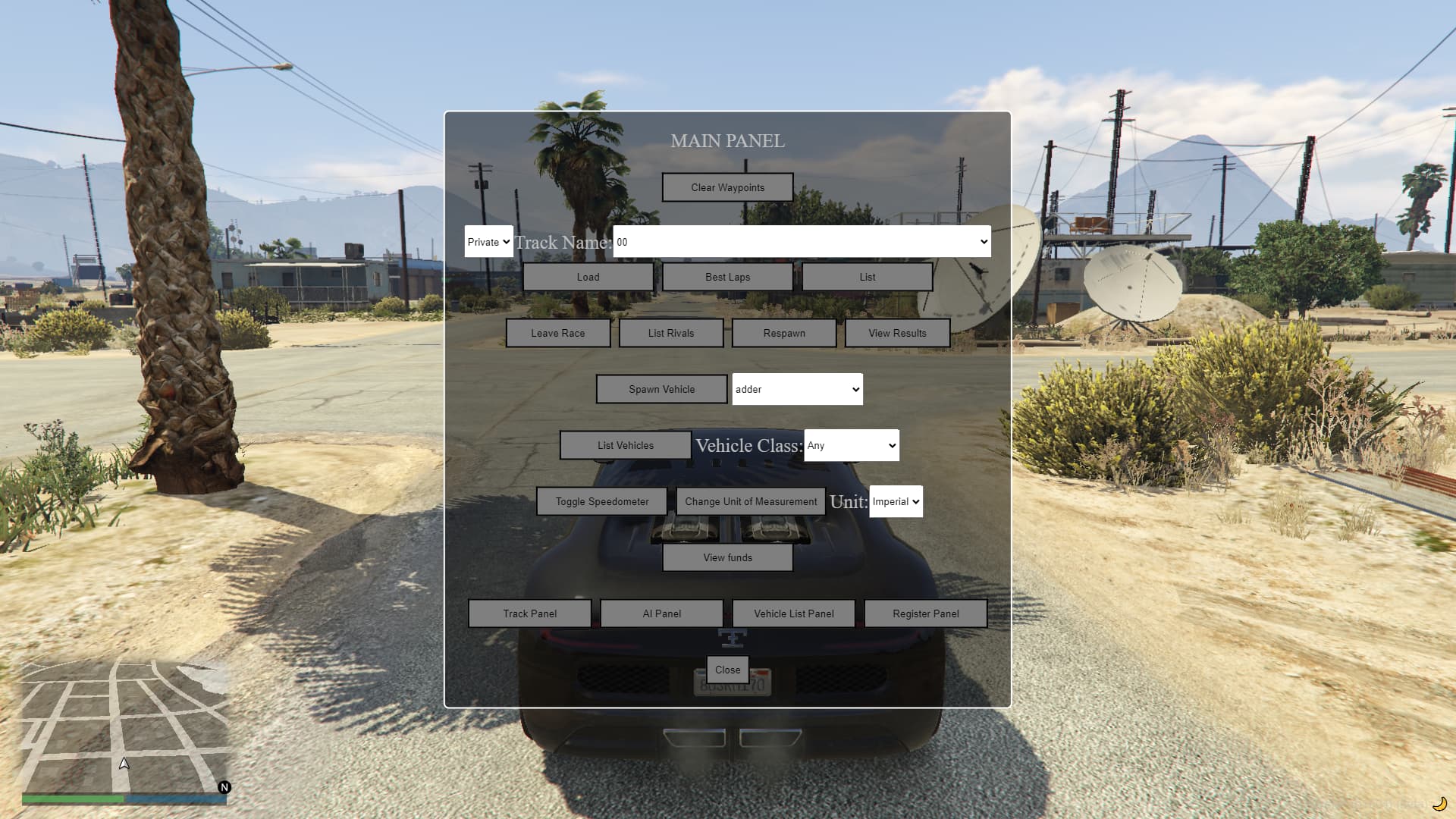Click the List button next to Best Laps

pyautogui.click(x=867, y=276)
